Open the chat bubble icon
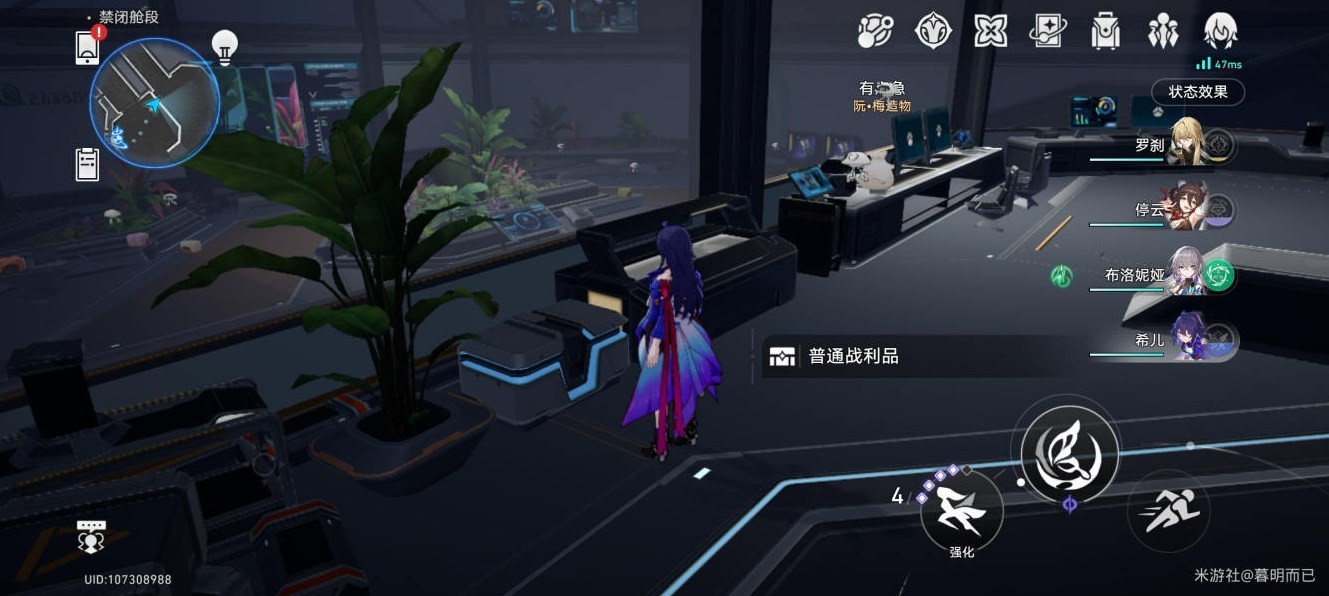This screenshot has width=1329, height=596. tap(91, 538)
